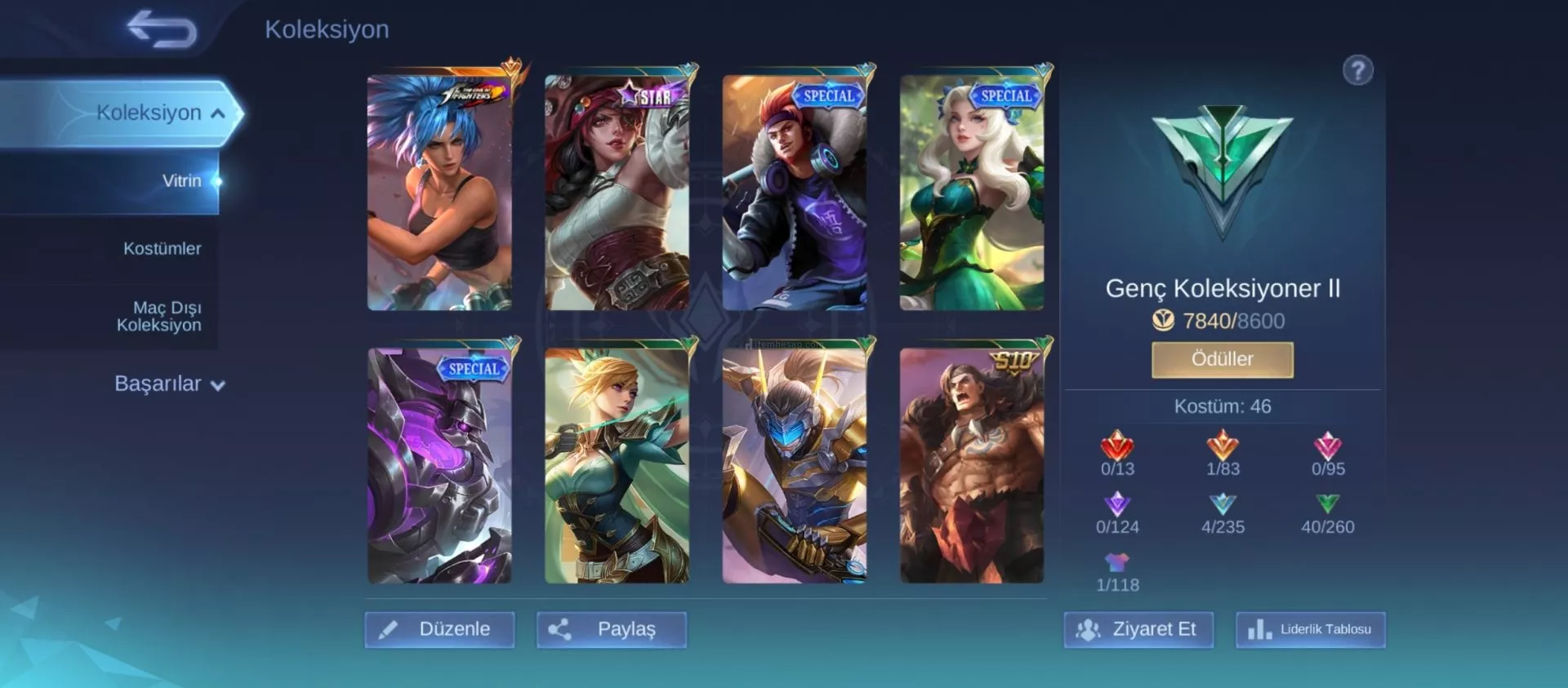Click the Düzenle edit button
Image resolution: width=1568 pixels, height=688 pixels.
439,629
